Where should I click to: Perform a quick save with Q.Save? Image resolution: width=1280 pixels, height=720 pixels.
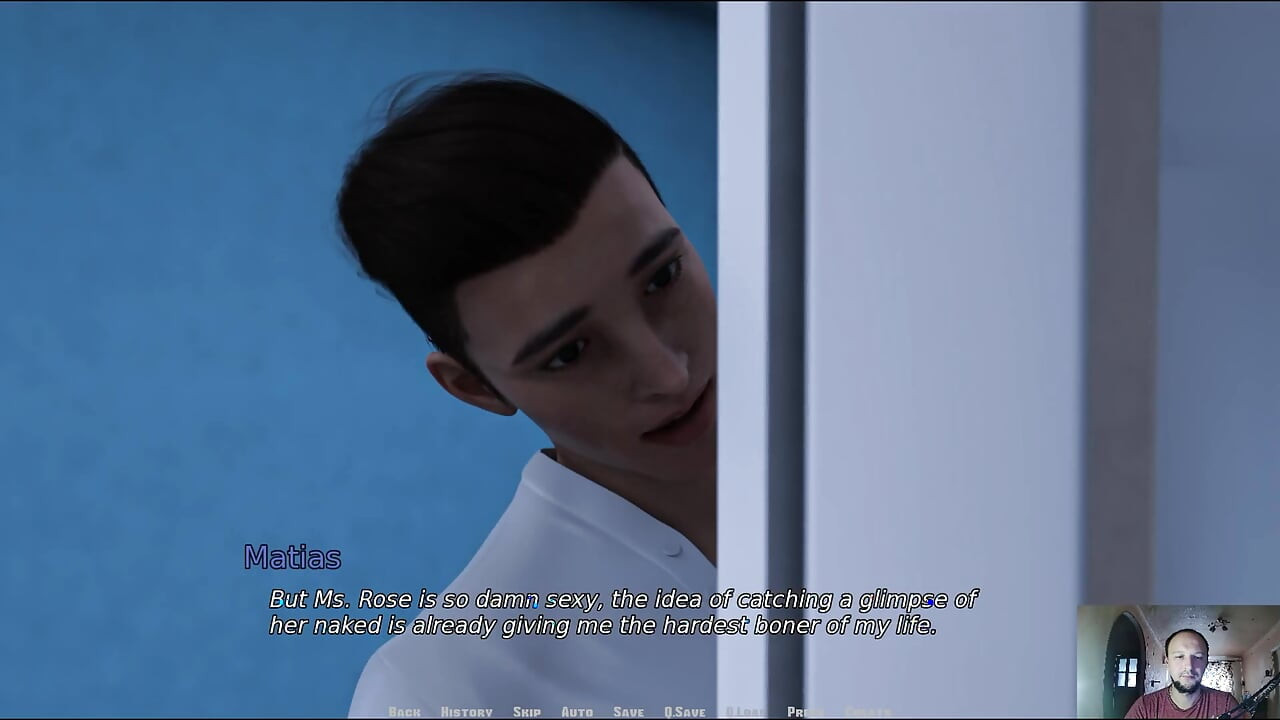[x=686, y=711]
